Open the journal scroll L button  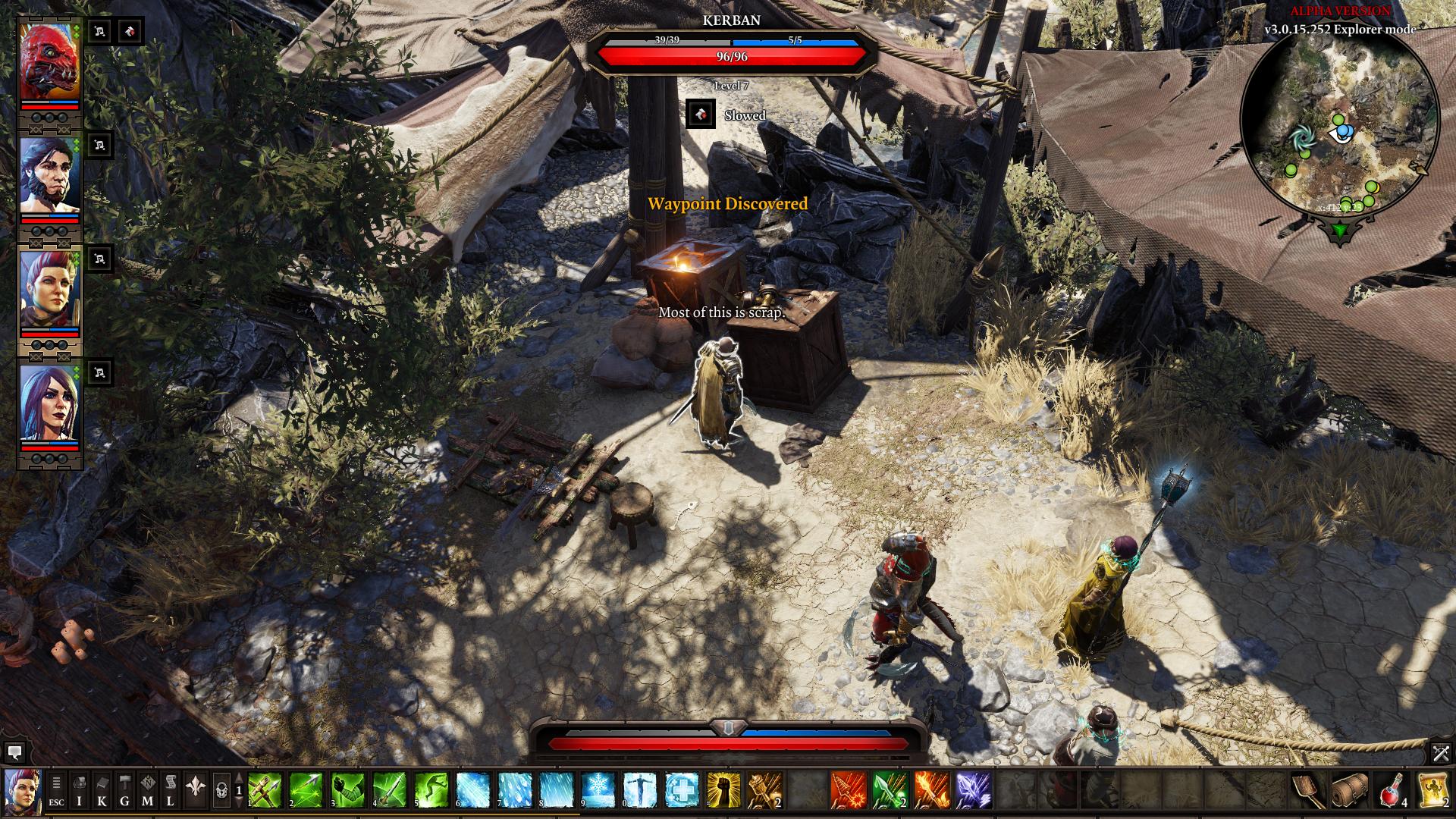pos(171,791)
